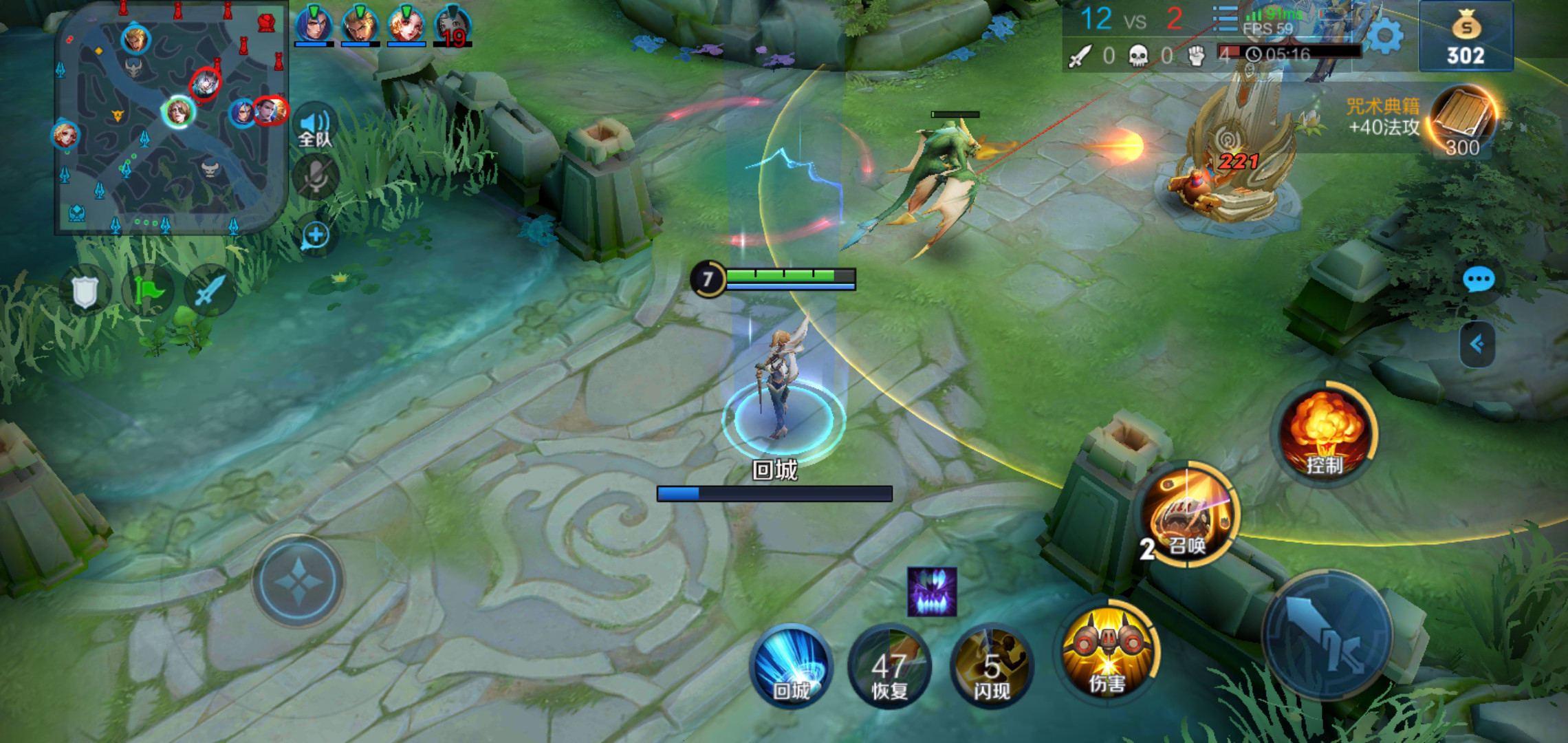Open the quick chat bubble

click(1478, 279)
